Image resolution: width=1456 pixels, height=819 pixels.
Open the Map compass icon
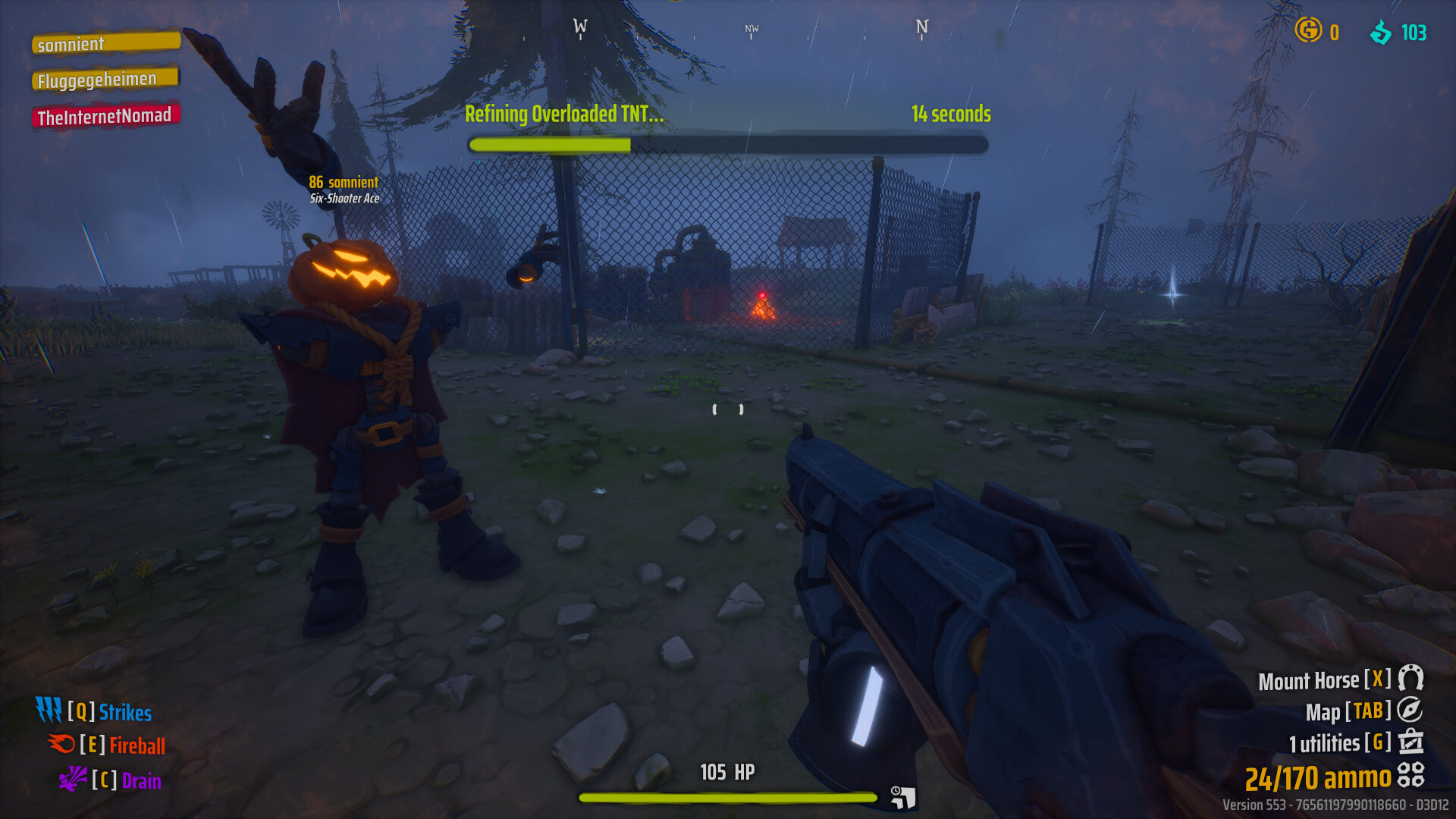[1409, 711]
